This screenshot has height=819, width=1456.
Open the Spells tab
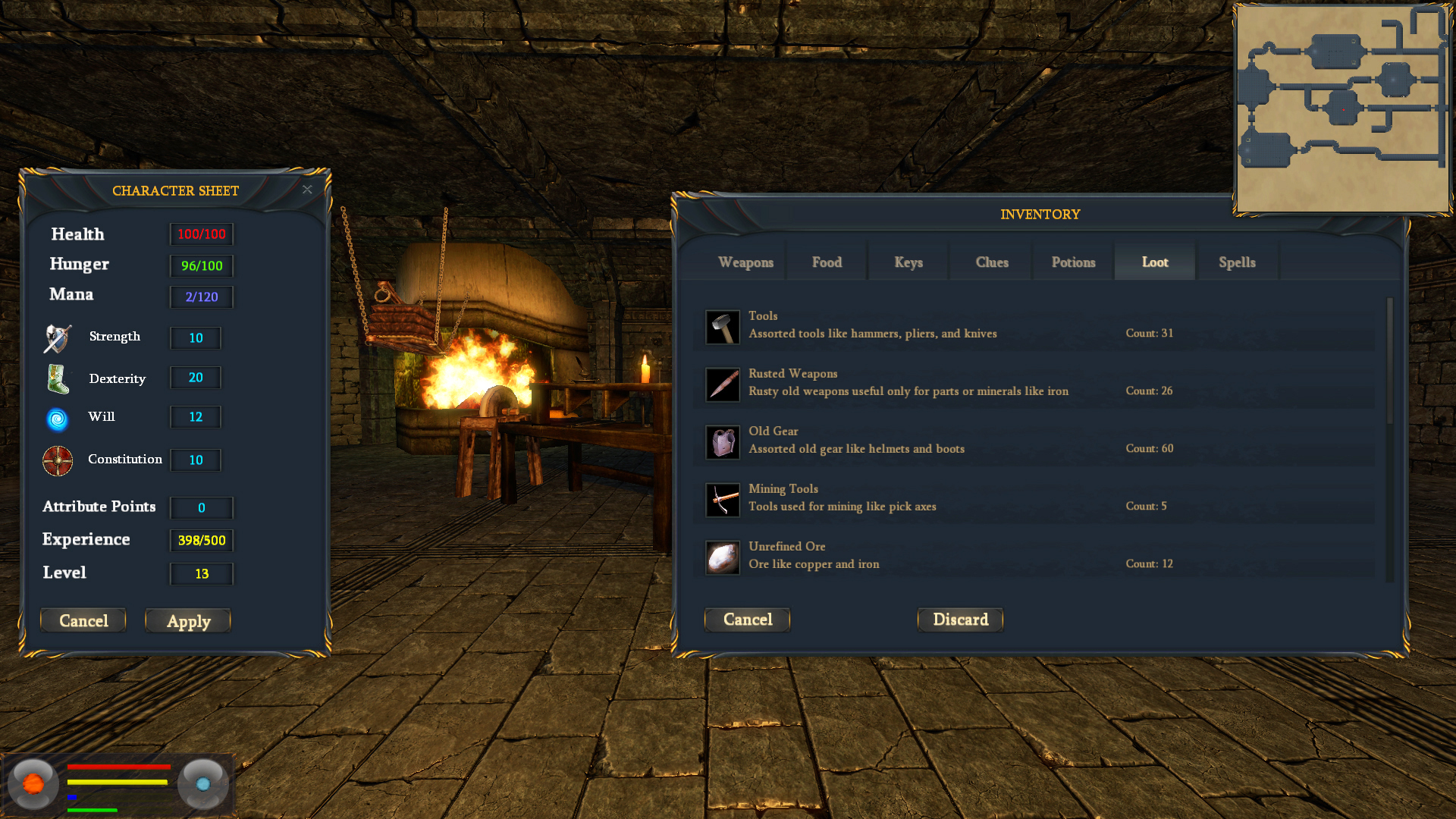[x=1237, y=262]
